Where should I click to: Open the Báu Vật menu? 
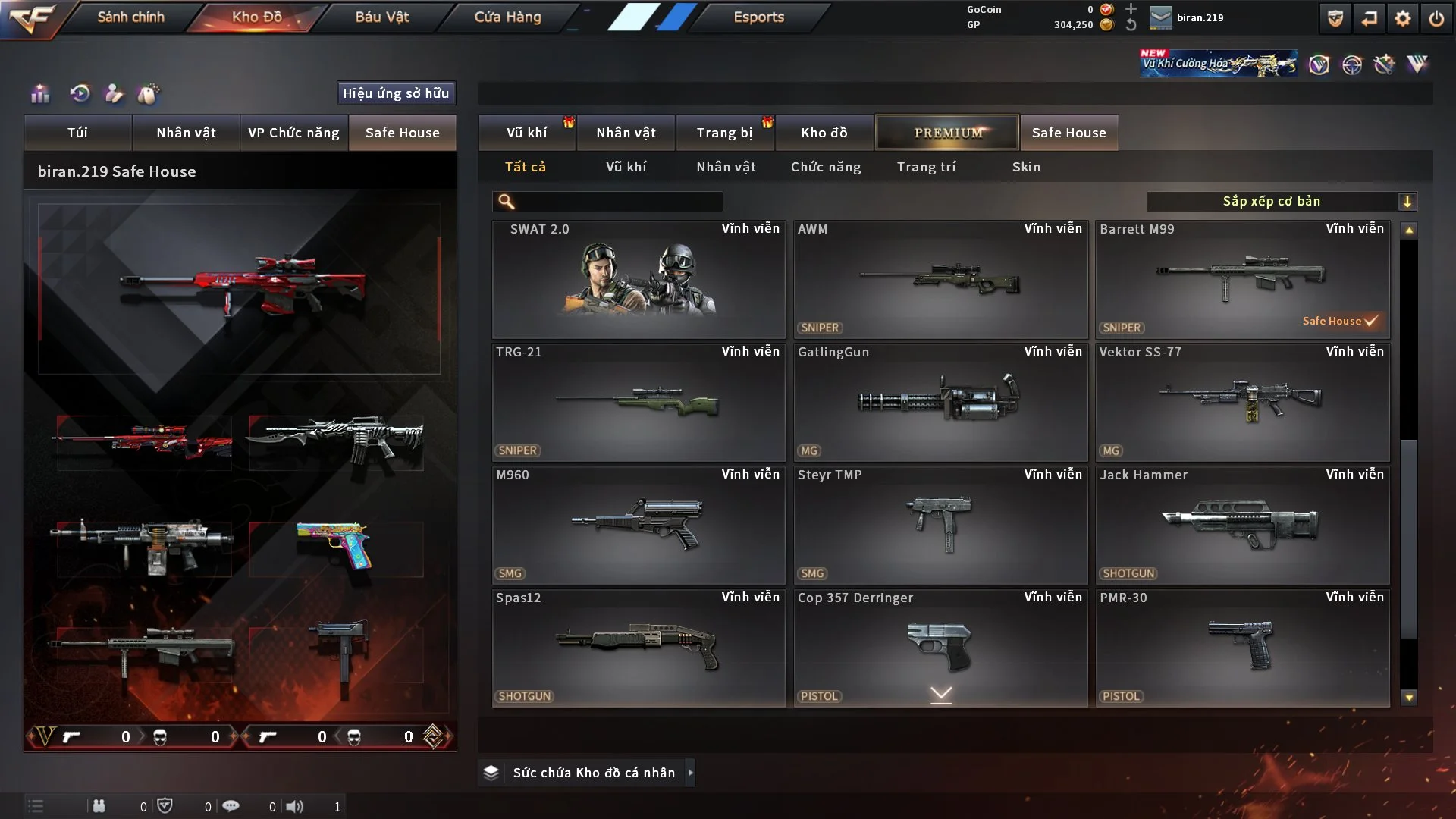coord(381,17)
